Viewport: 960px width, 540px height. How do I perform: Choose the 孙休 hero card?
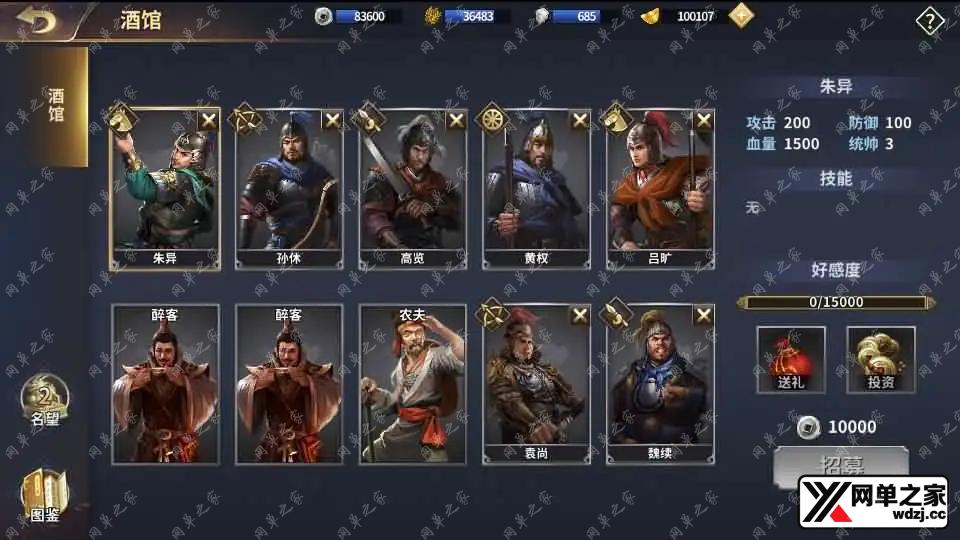tap(288, 188)
